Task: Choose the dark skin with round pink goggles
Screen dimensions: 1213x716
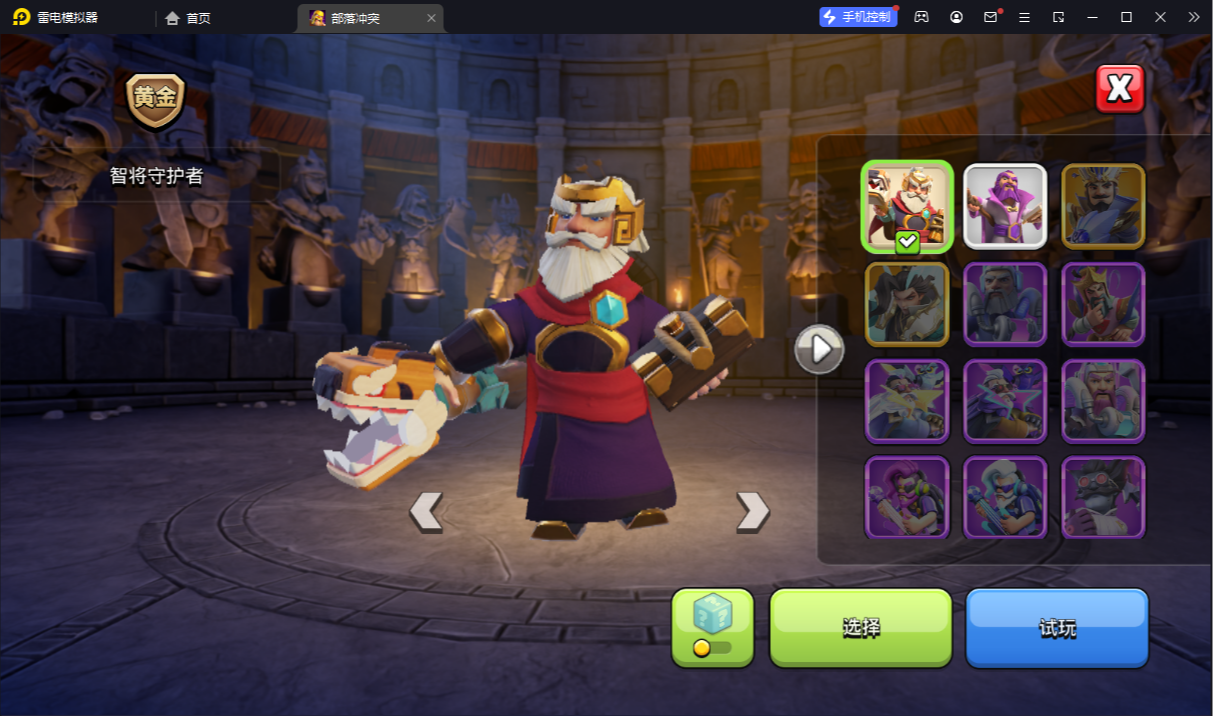Action: point(1103,497)
